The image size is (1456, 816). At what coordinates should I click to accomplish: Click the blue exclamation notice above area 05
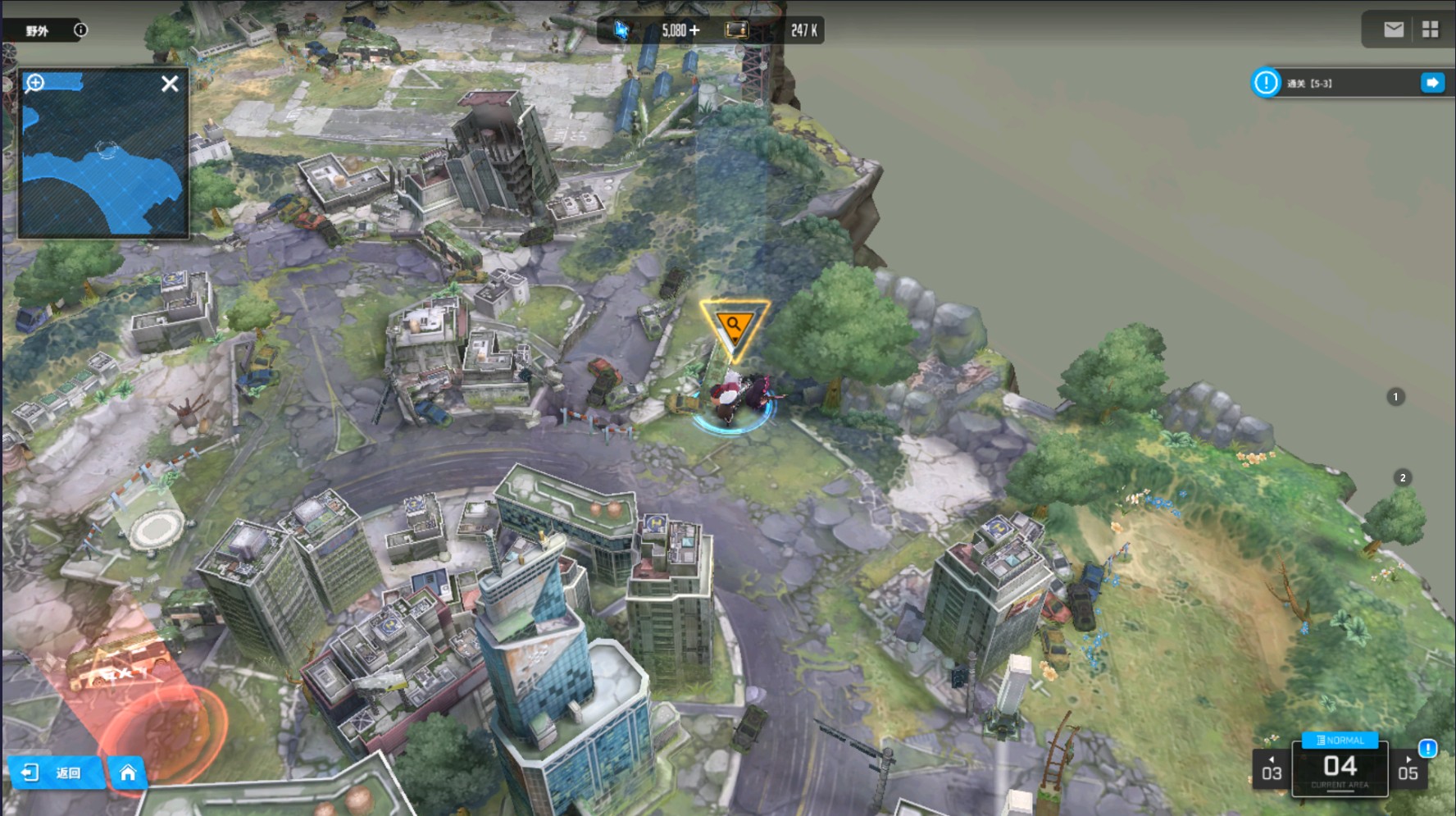pos(1427,748)
